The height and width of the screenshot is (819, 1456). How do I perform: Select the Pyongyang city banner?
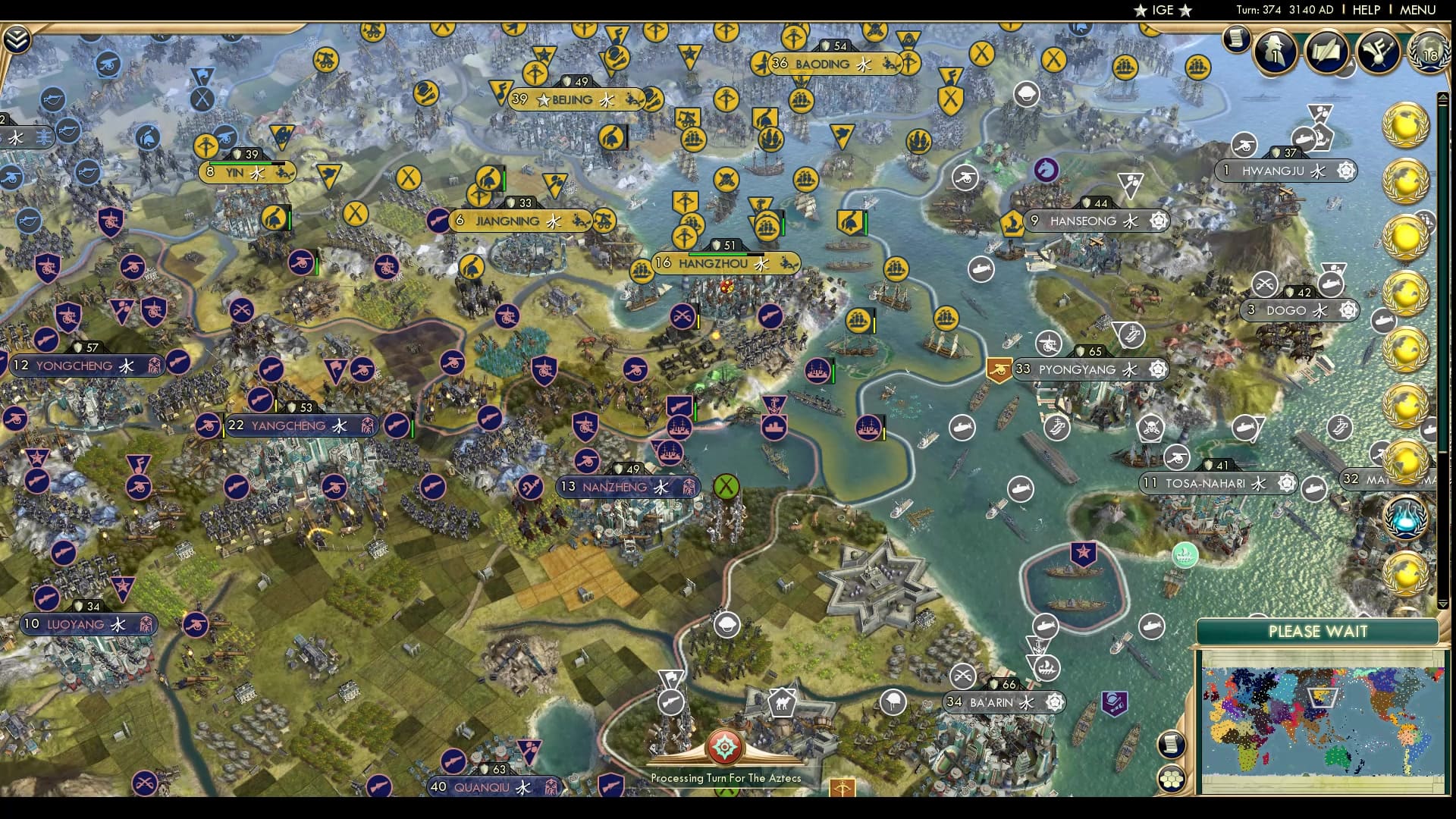pyautogui.click(x=1078, y=369)
